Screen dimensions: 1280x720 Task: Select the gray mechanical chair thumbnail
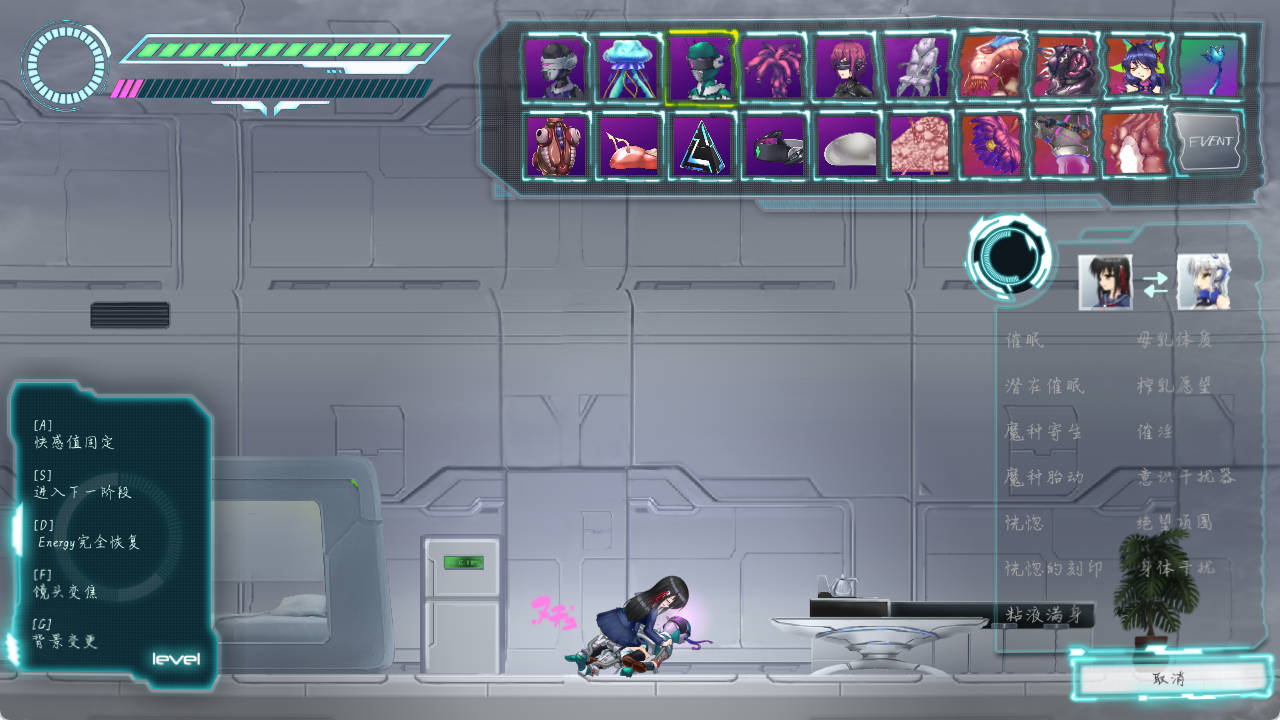coord(917,68)
